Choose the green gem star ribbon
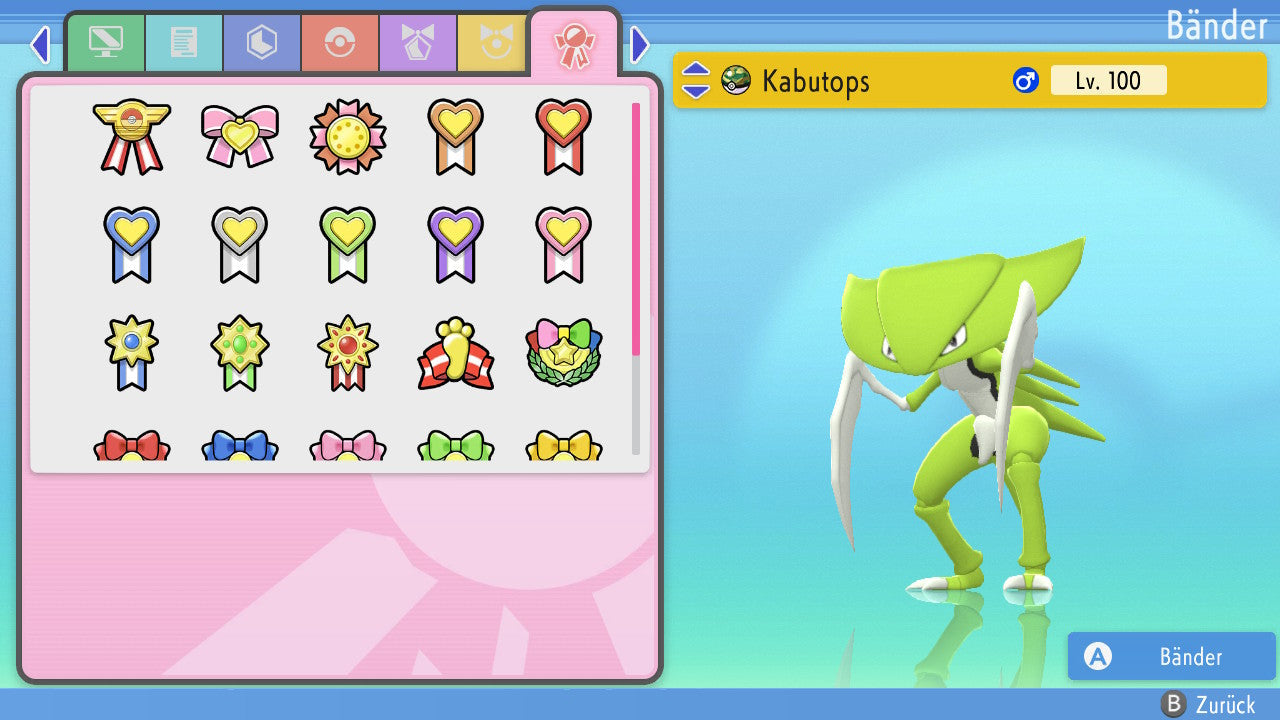 pos(240,353)
